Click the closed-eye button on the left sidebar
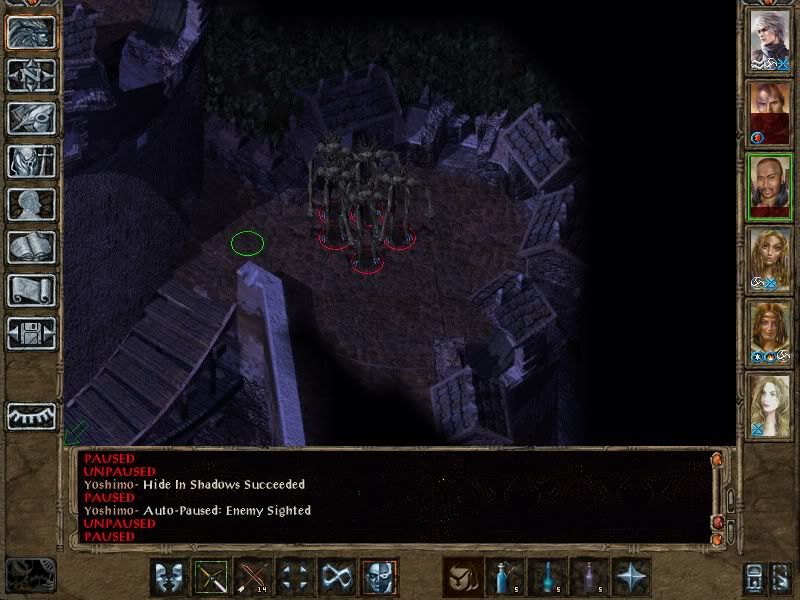 tap(31, 415)
